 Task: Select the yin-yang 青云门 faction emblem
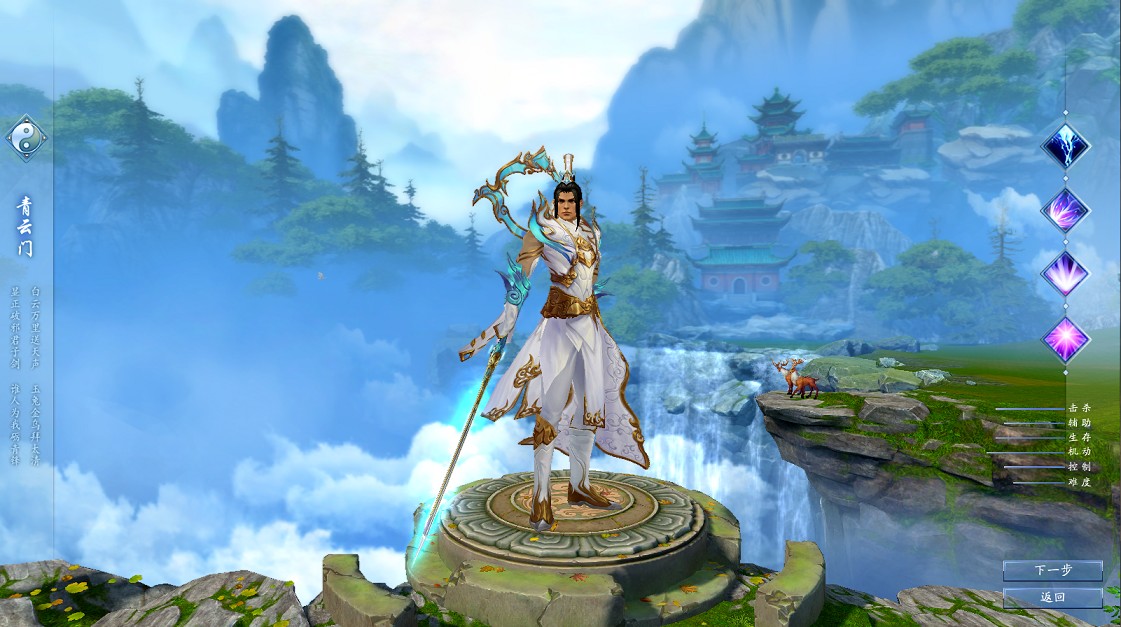[x=26, y=138]
